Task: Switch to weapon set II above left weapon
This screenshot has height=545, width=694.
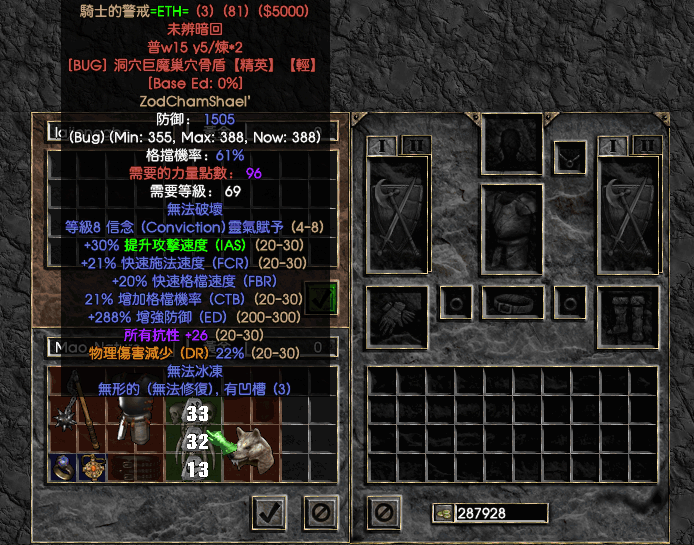Action: 416,146
